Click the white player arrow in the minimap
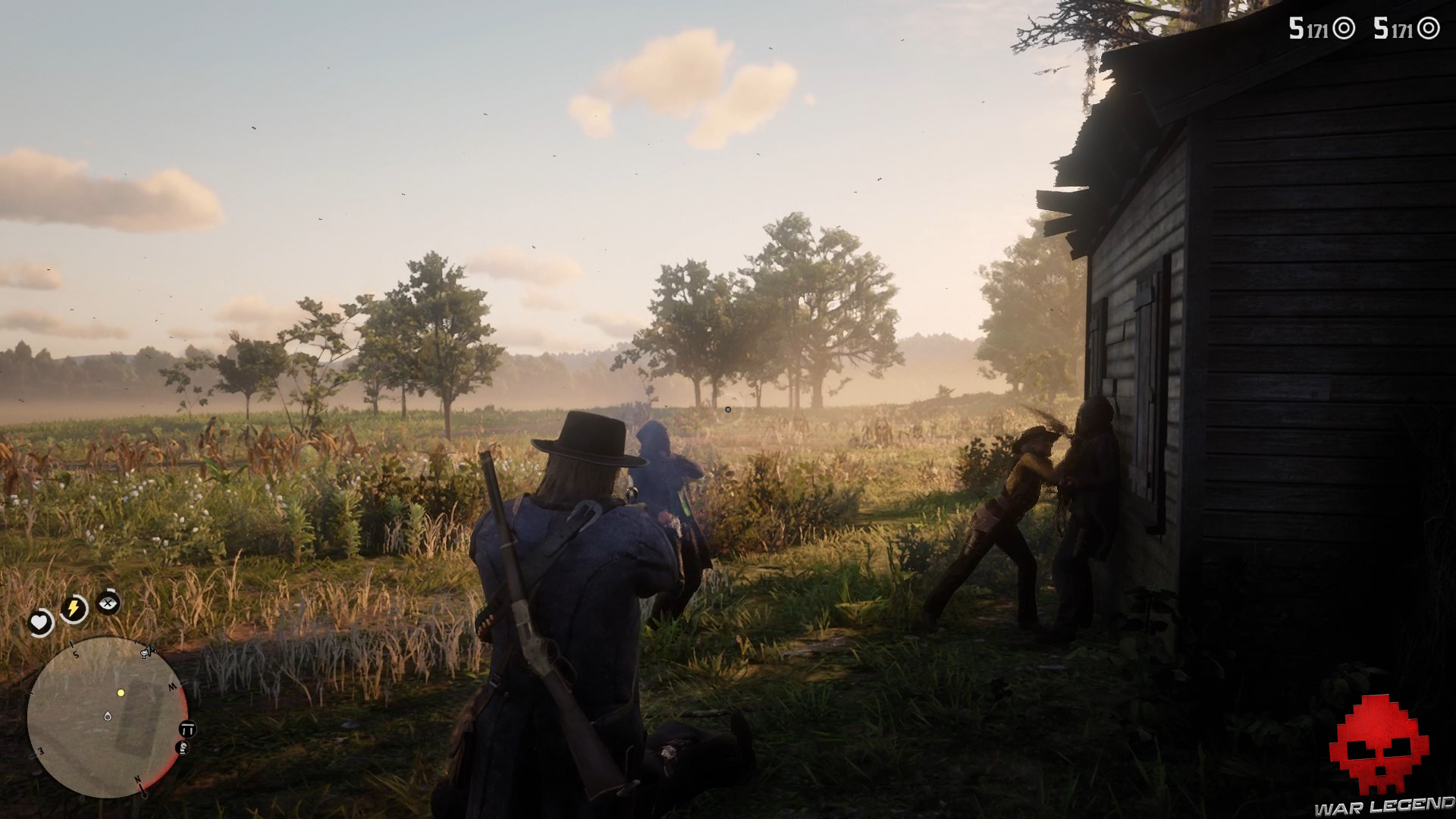Viewport: 1456px width, 819px height. (x=107, y=717)
